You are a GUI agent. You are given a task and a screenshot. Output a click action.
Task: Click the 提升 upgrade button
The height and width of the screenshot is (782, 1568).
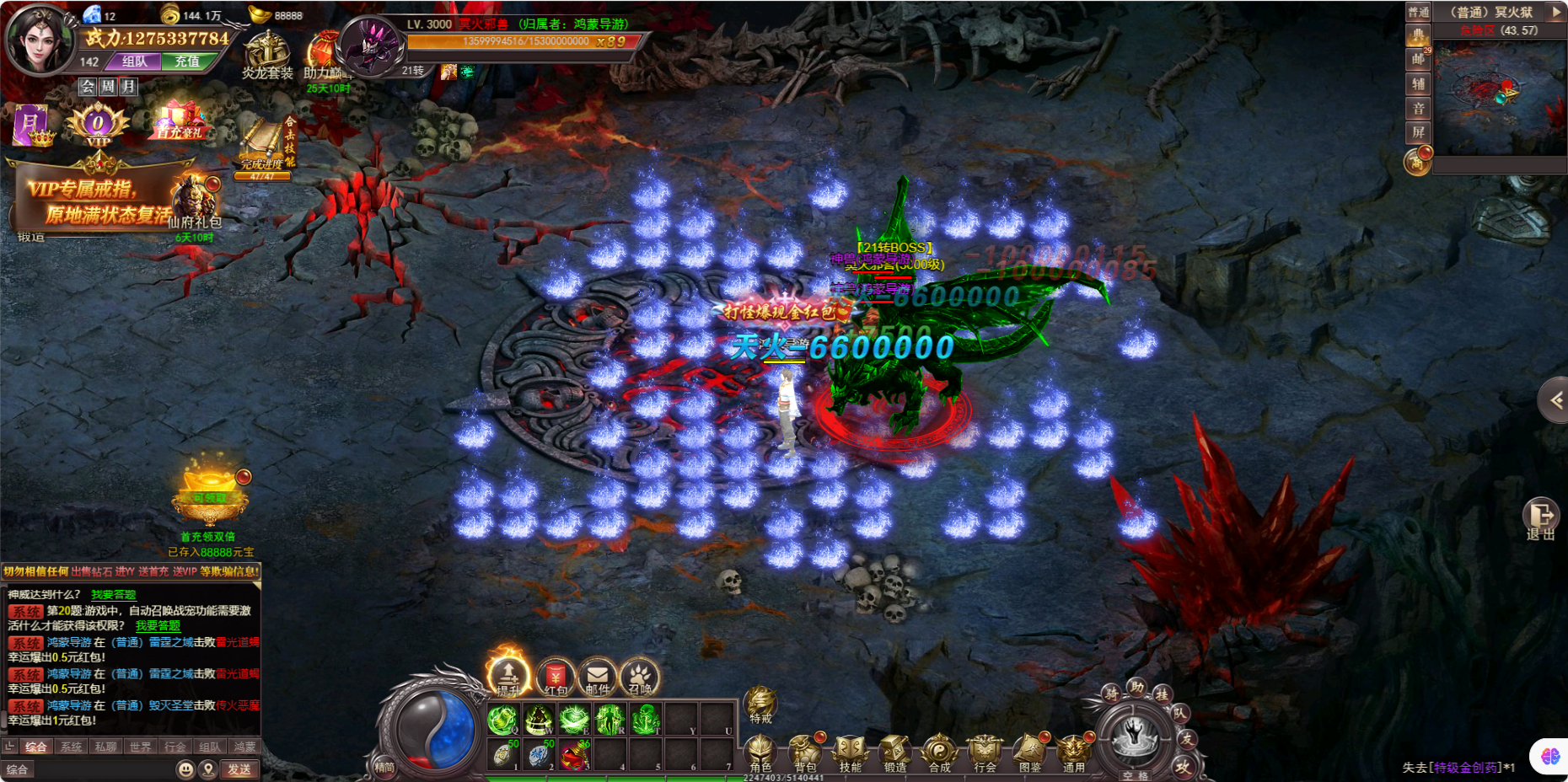tap(508, 675)
